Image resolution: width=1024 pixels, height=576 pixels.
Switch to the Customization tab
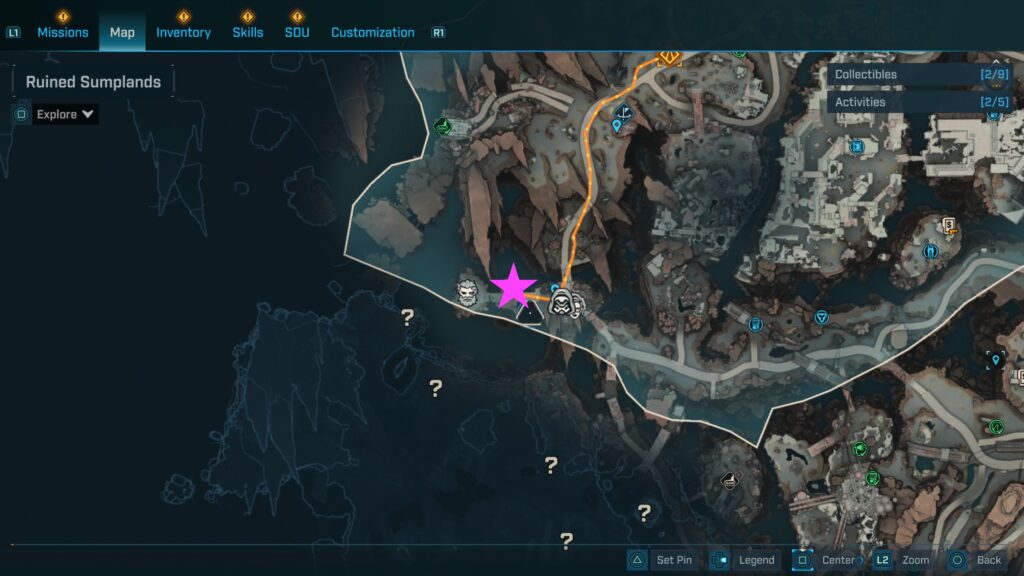tap(372, 32)
